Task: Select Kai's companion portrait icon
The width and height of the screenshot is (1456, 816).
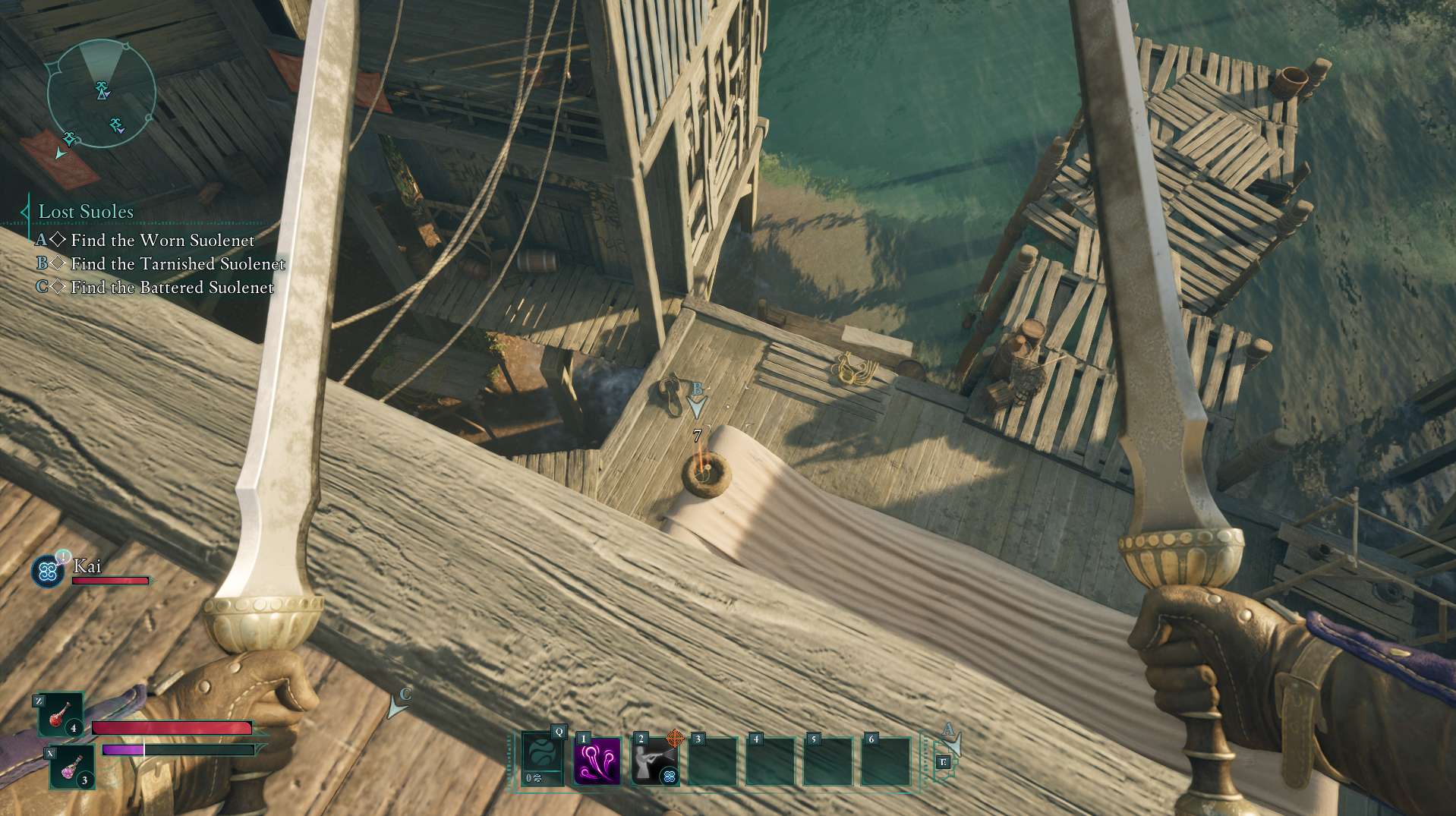Action: pos(47,572)
